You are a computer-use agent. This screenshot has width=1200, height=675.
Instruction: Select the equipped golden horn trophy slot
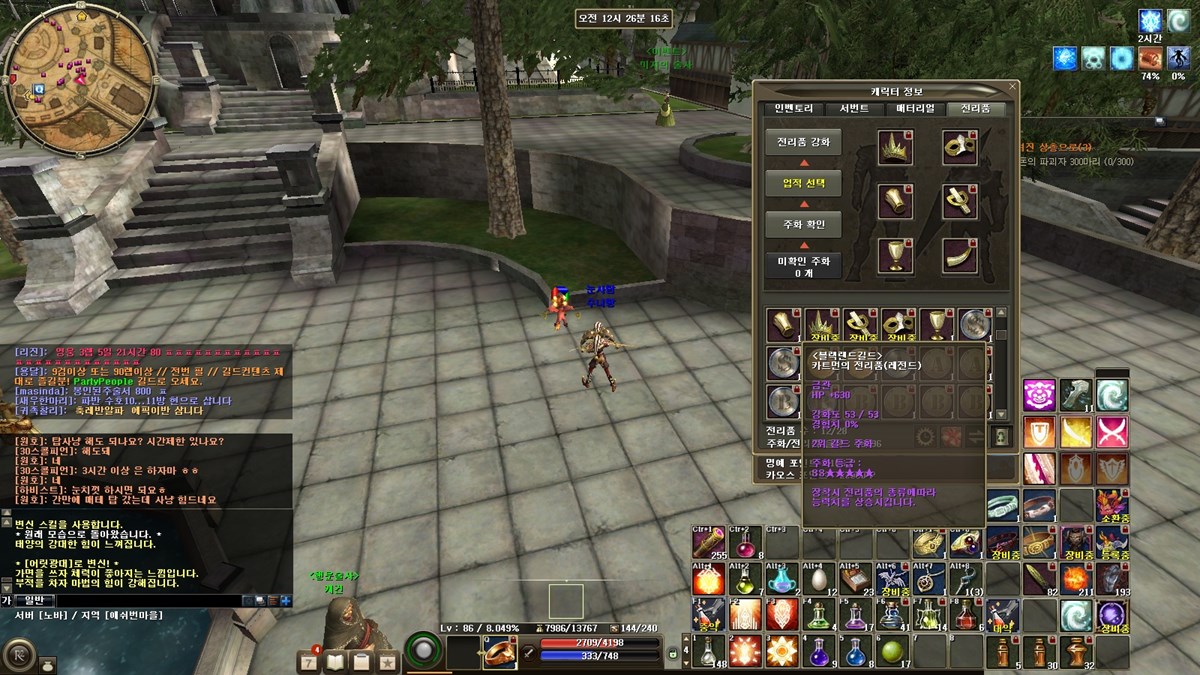(959, 255)
